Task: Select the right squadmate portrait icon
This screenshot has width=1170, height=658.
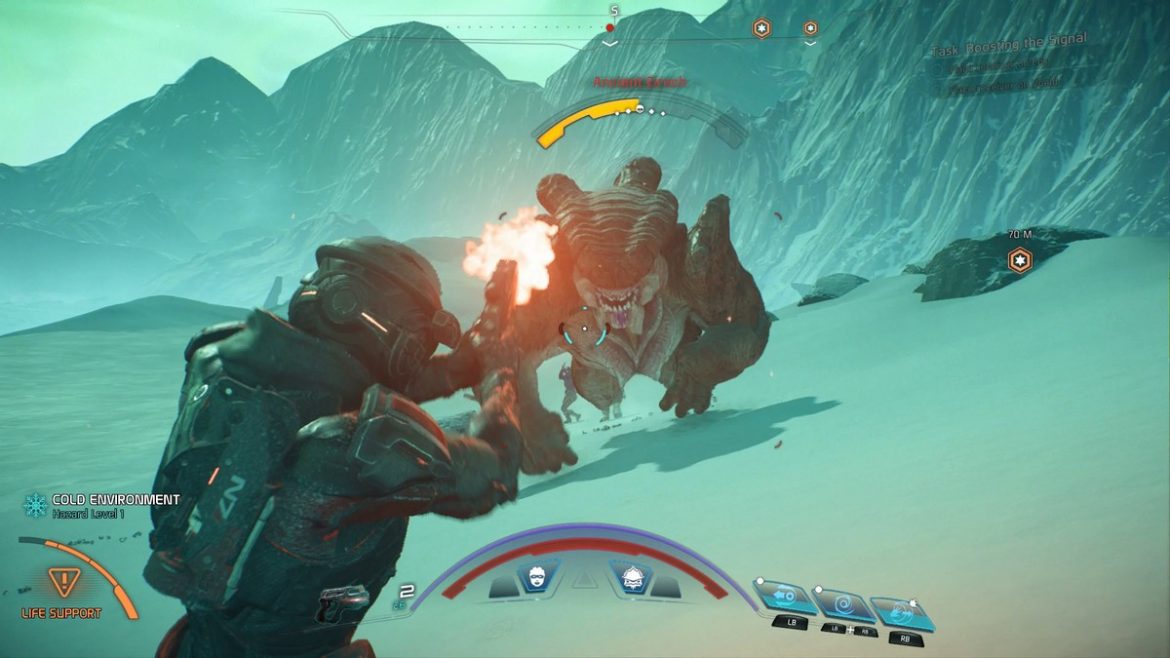Action: point(632,578)
